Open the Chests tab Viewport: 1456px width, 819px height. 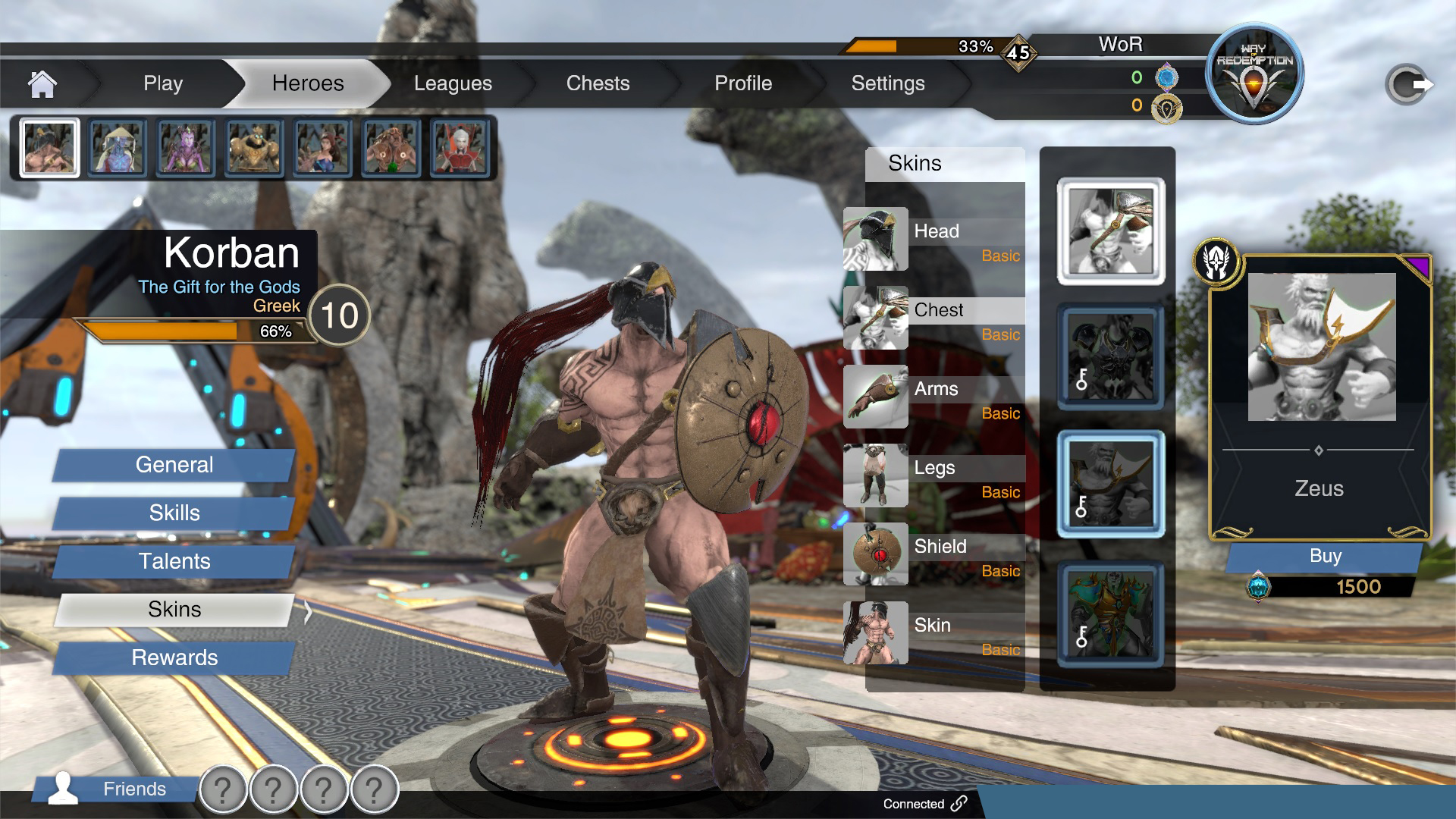click(x=598, y=83)
